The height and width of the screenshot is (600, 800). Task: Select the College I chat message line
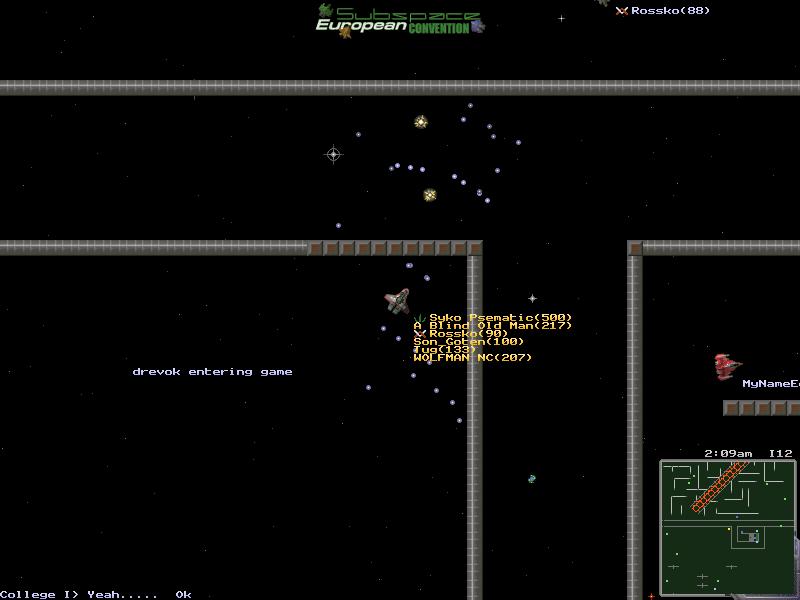tap(96, 594)
